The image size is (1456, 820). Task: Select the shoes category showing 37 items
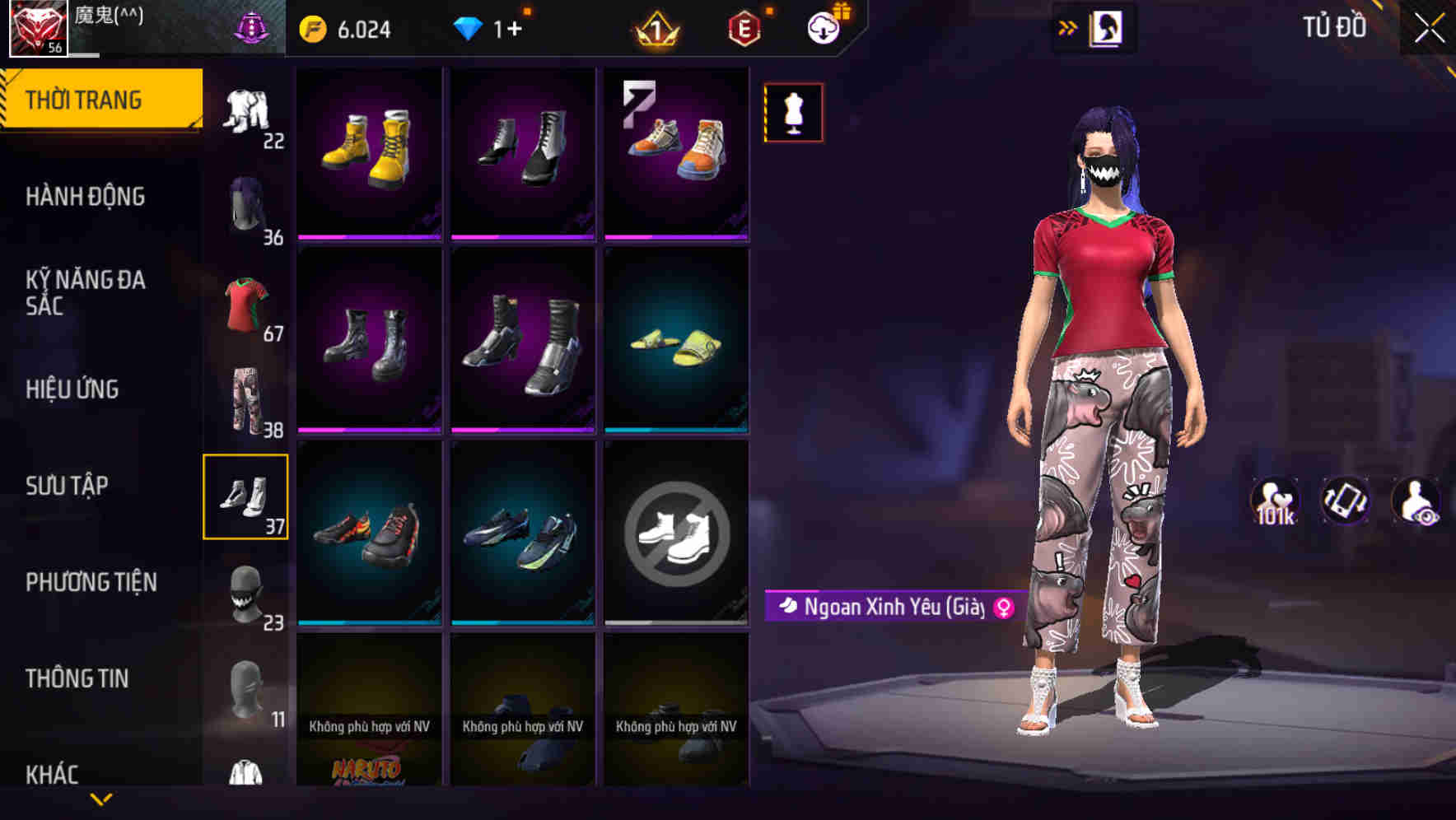click(x=246, y=496)
